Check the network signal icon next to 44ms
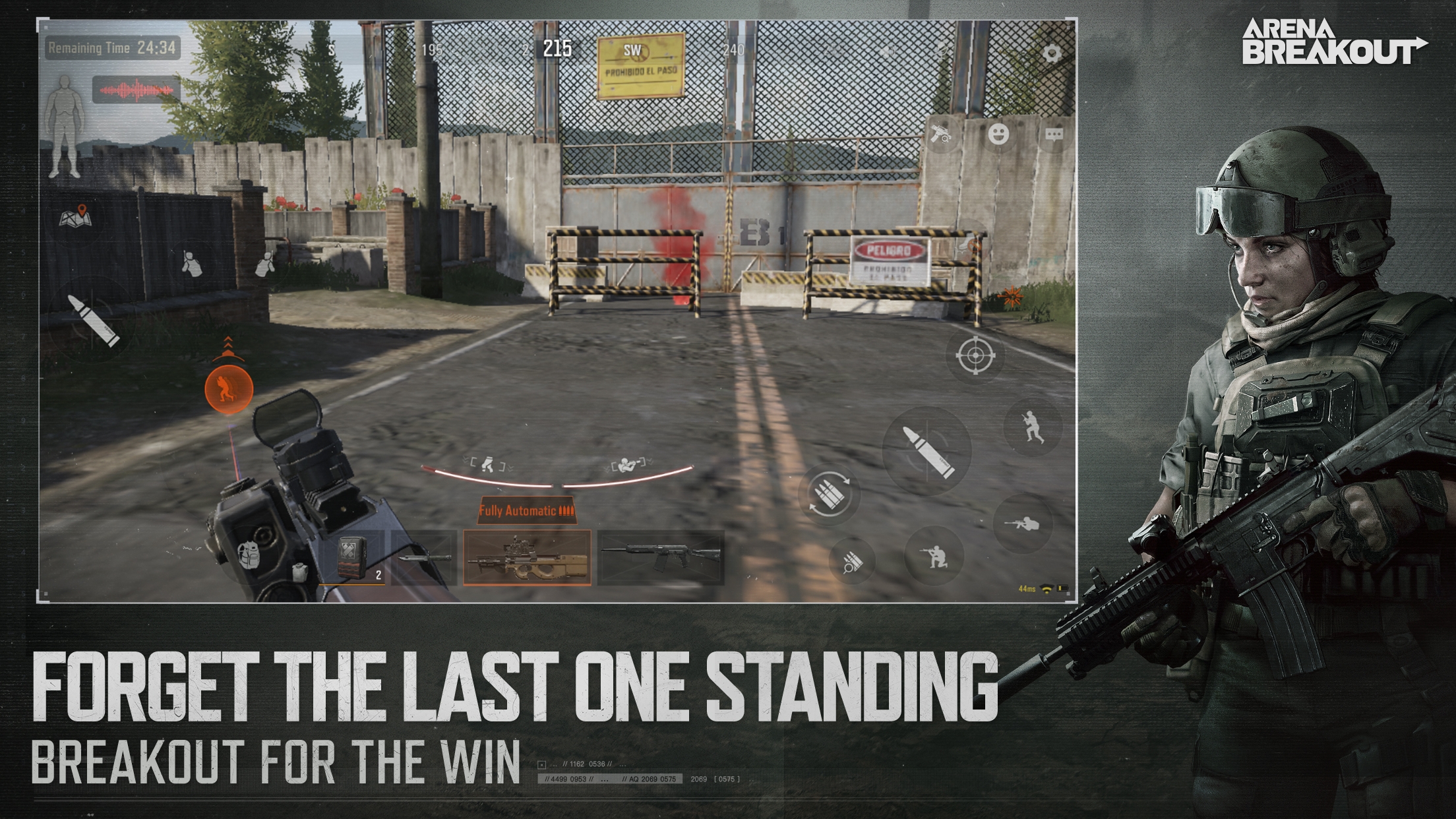1456x819 pixels. click(x=1047, y=589)
